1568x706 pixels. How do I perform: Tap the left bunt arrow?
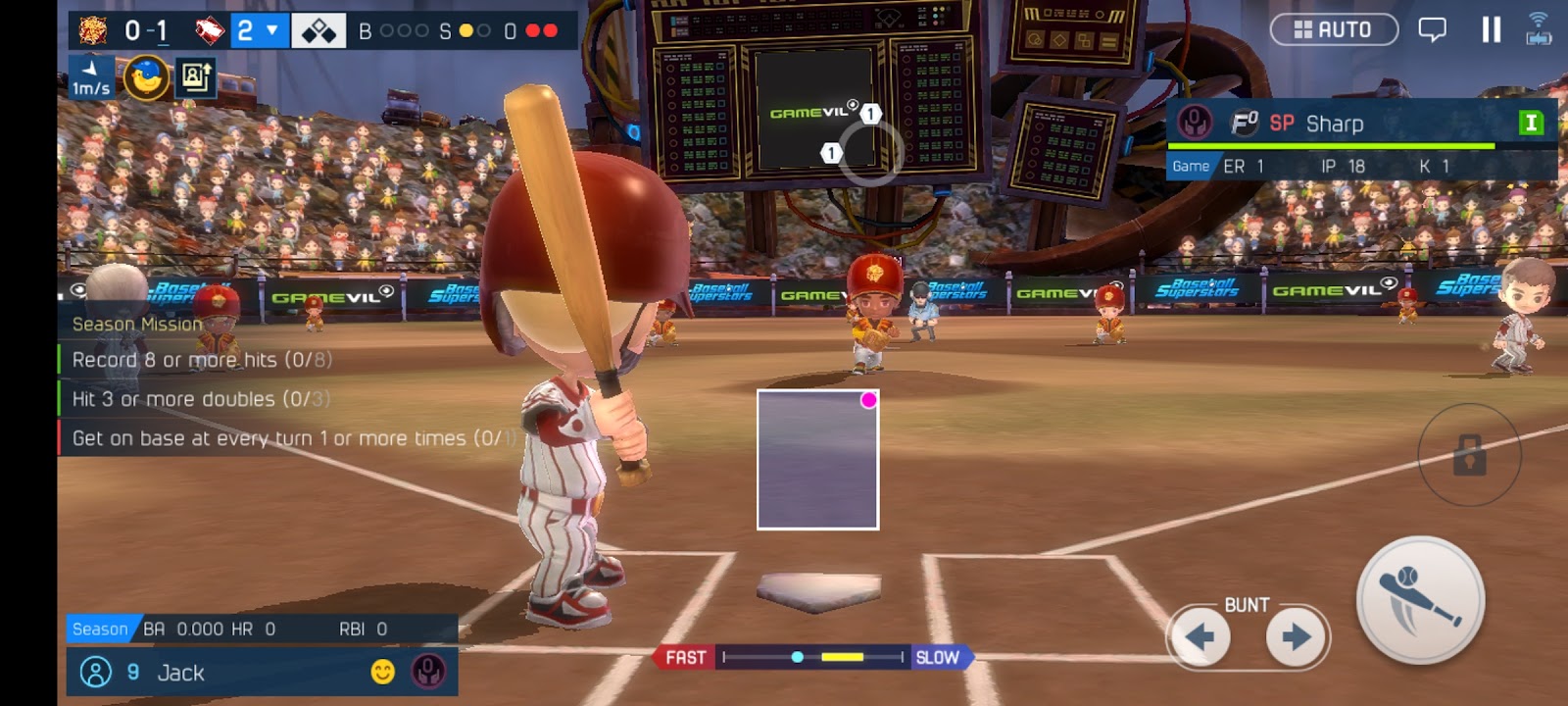[x=1199, y=637]
